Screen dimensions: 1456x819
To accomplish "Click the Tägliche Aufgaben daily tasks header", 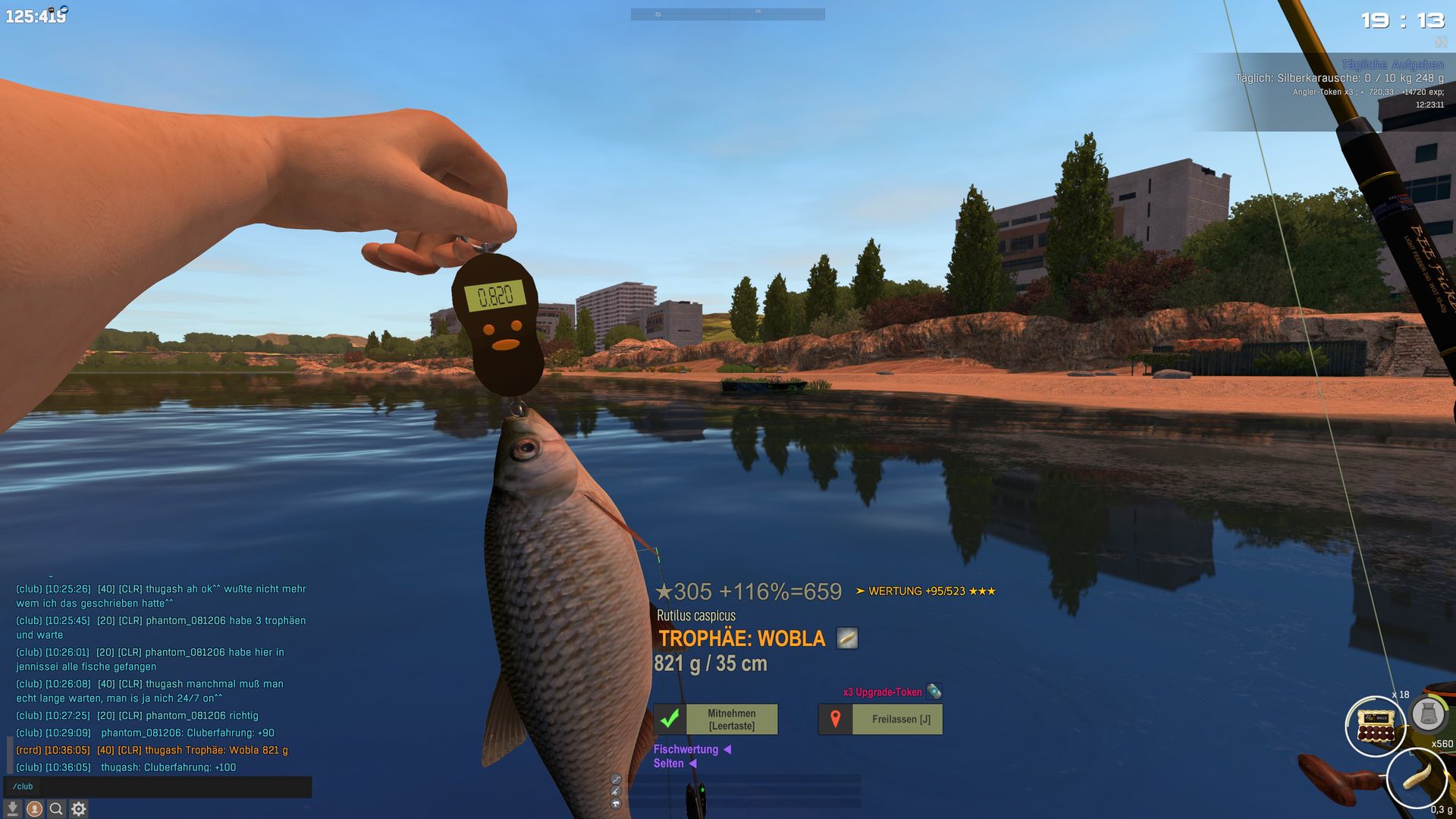I will (1392, 65).
